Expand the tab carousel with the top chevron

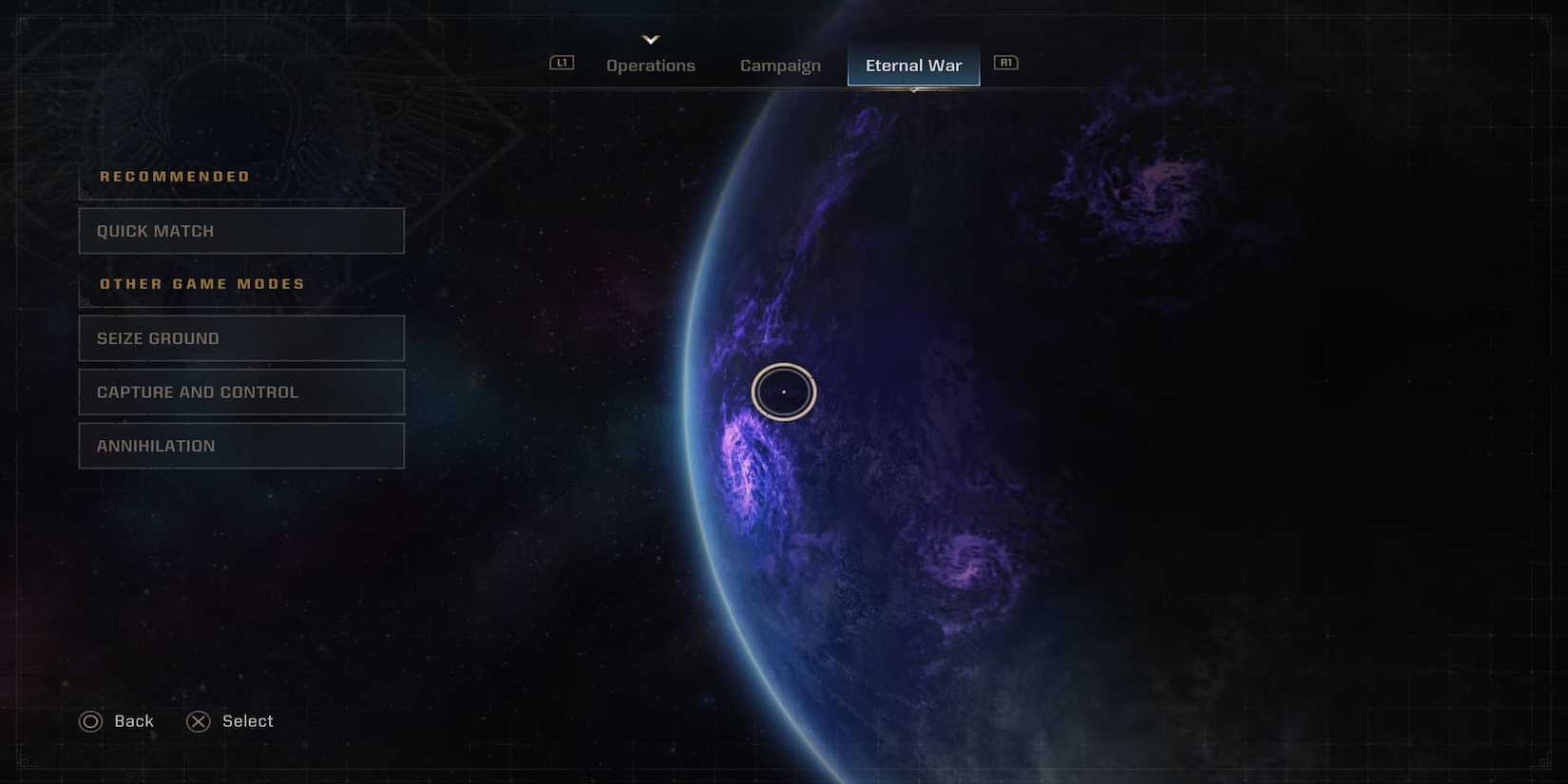click(651, 39)
